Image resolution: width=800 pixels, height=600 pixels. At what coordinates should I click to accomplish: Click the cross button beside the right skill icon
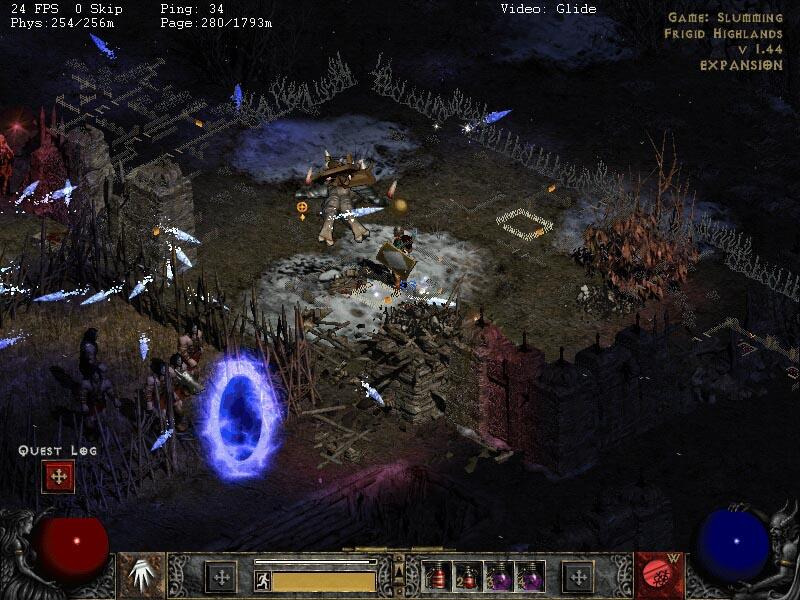click(x=578, y=577)
